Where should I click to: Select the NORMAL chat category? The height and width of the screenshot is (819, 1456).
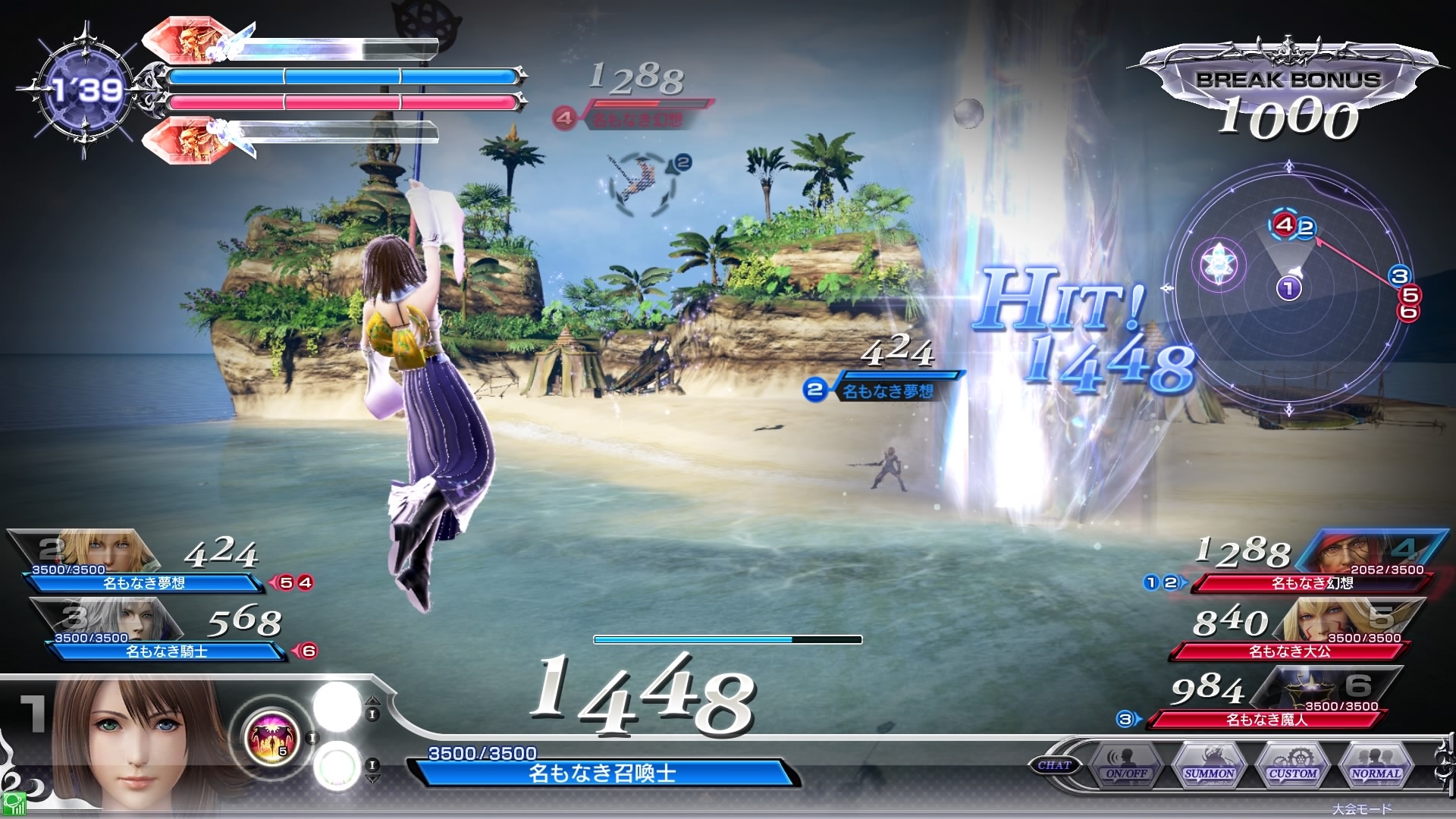pyautogui.click(x=1376, y=764)
